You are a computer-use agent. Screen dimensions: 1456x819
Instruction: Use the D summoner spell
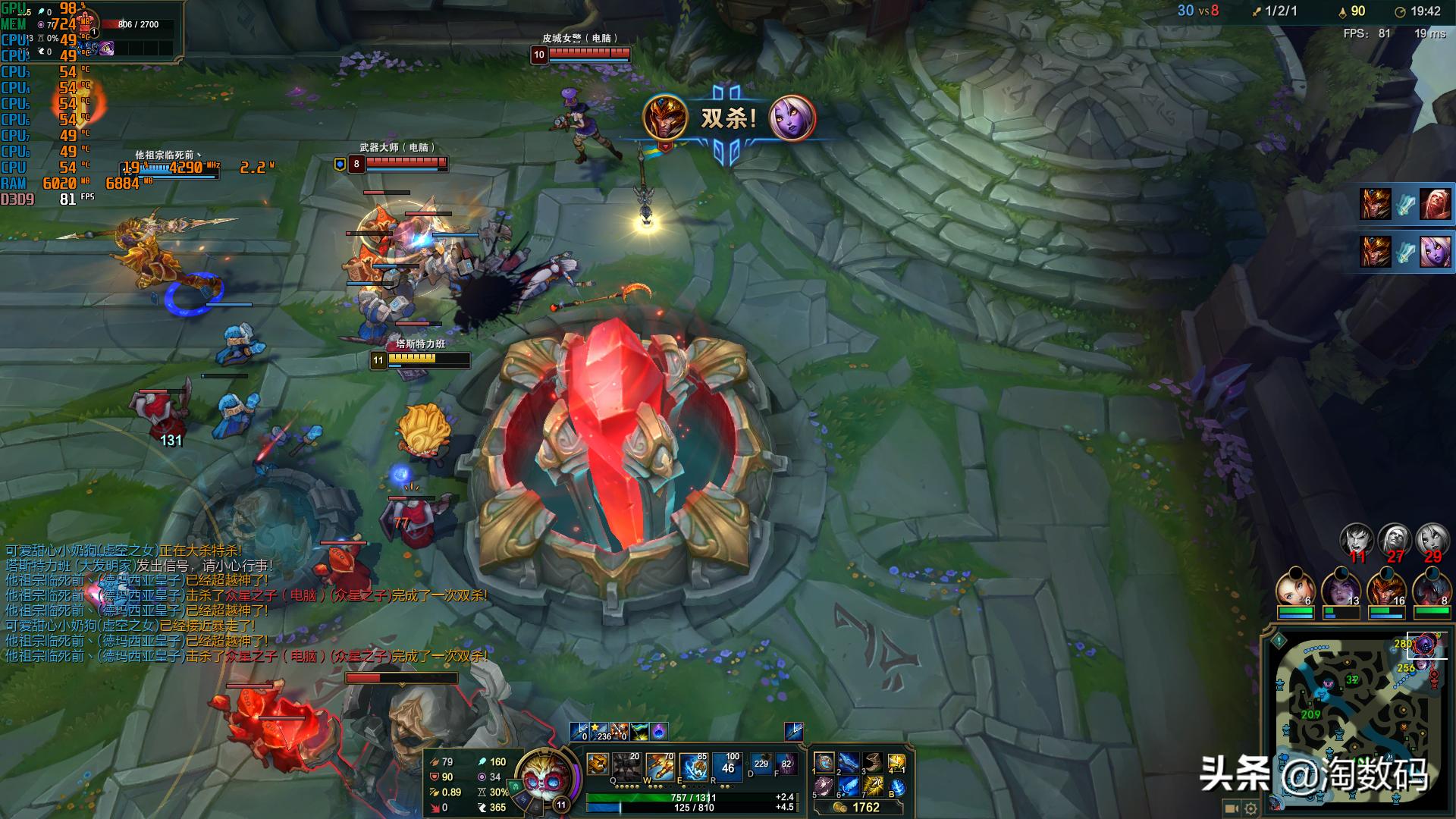tap(761, 764)
